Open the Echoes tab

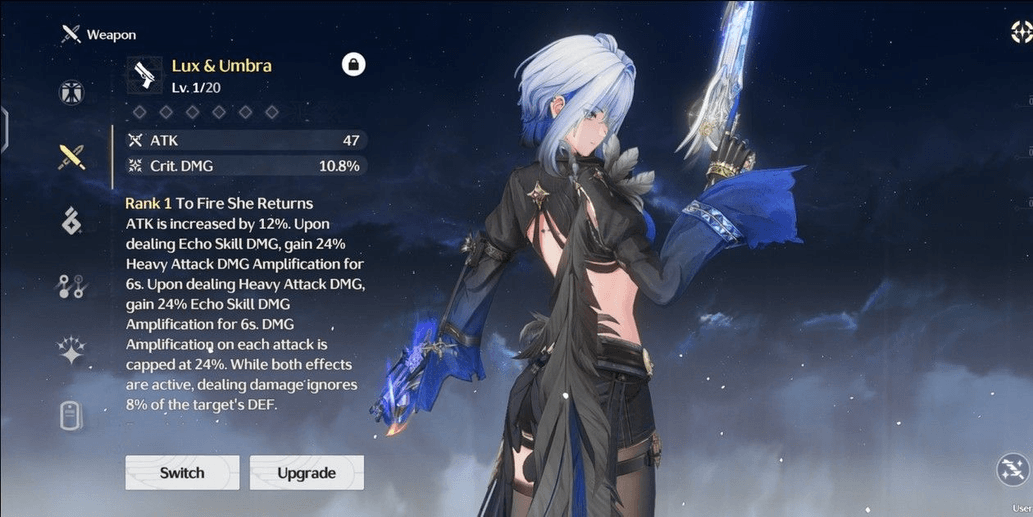(71, 221)
